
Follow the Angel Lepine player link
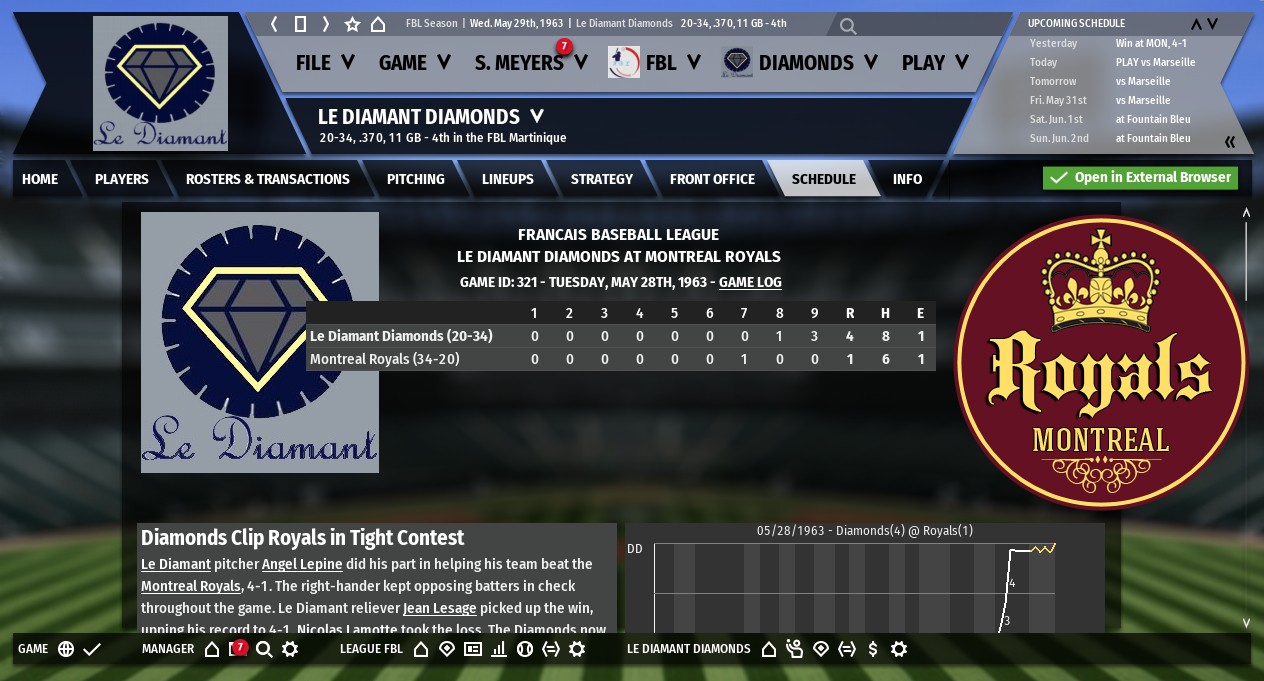coord(302,564)
